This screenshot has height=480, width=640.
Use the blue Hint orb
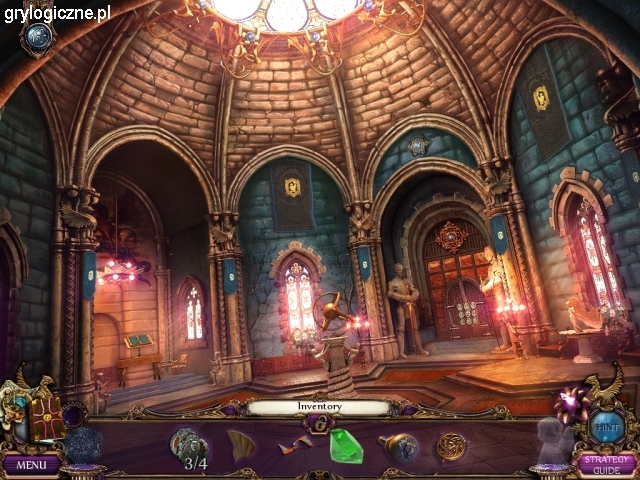pos(607,425)
